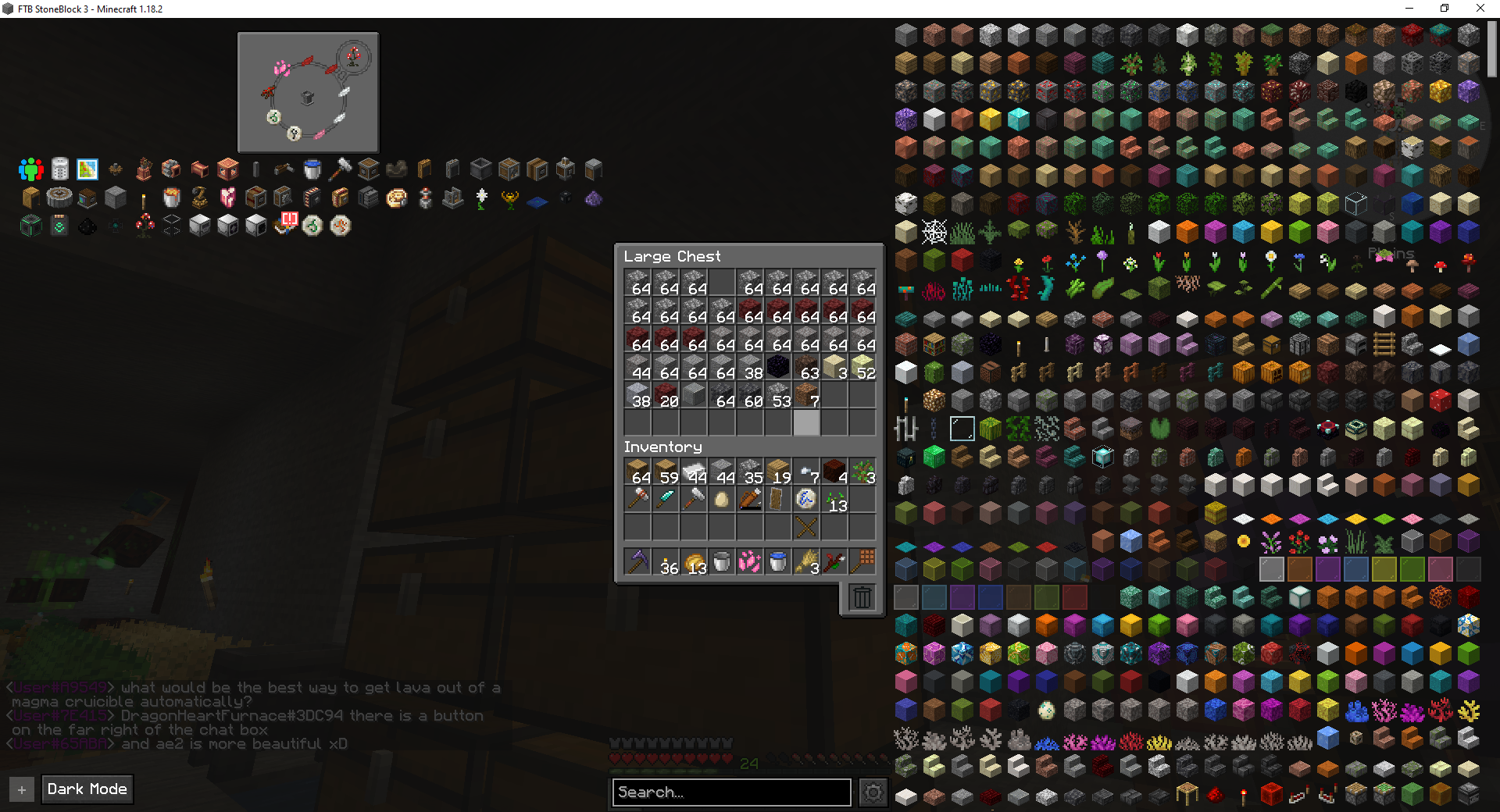Image resolution: width=1500 pixels, height=812 pixels.
Task: Click the plus button at bottom left
Action: click(21, 789)
